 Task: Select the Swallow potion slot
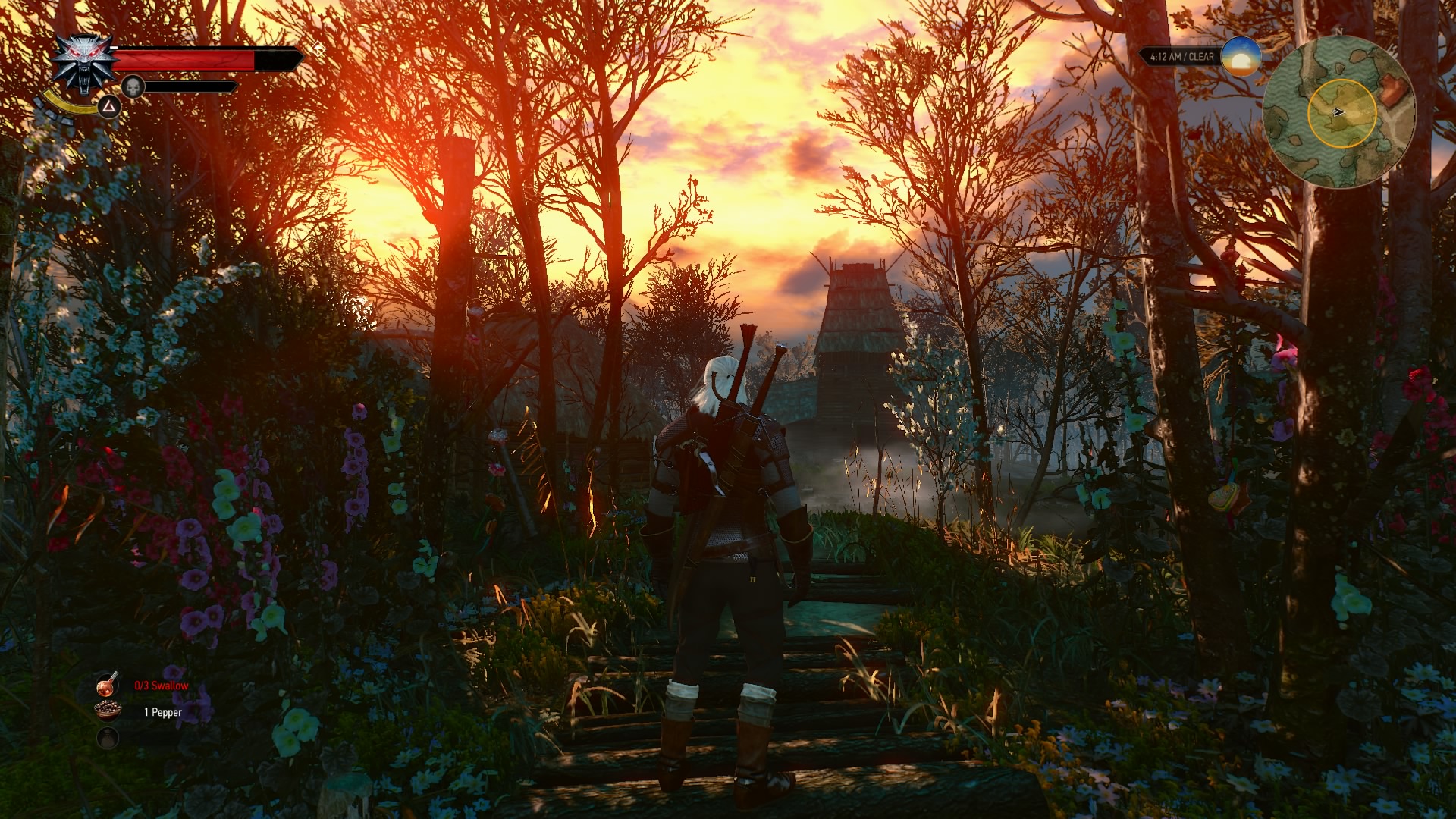coord(108,685)
